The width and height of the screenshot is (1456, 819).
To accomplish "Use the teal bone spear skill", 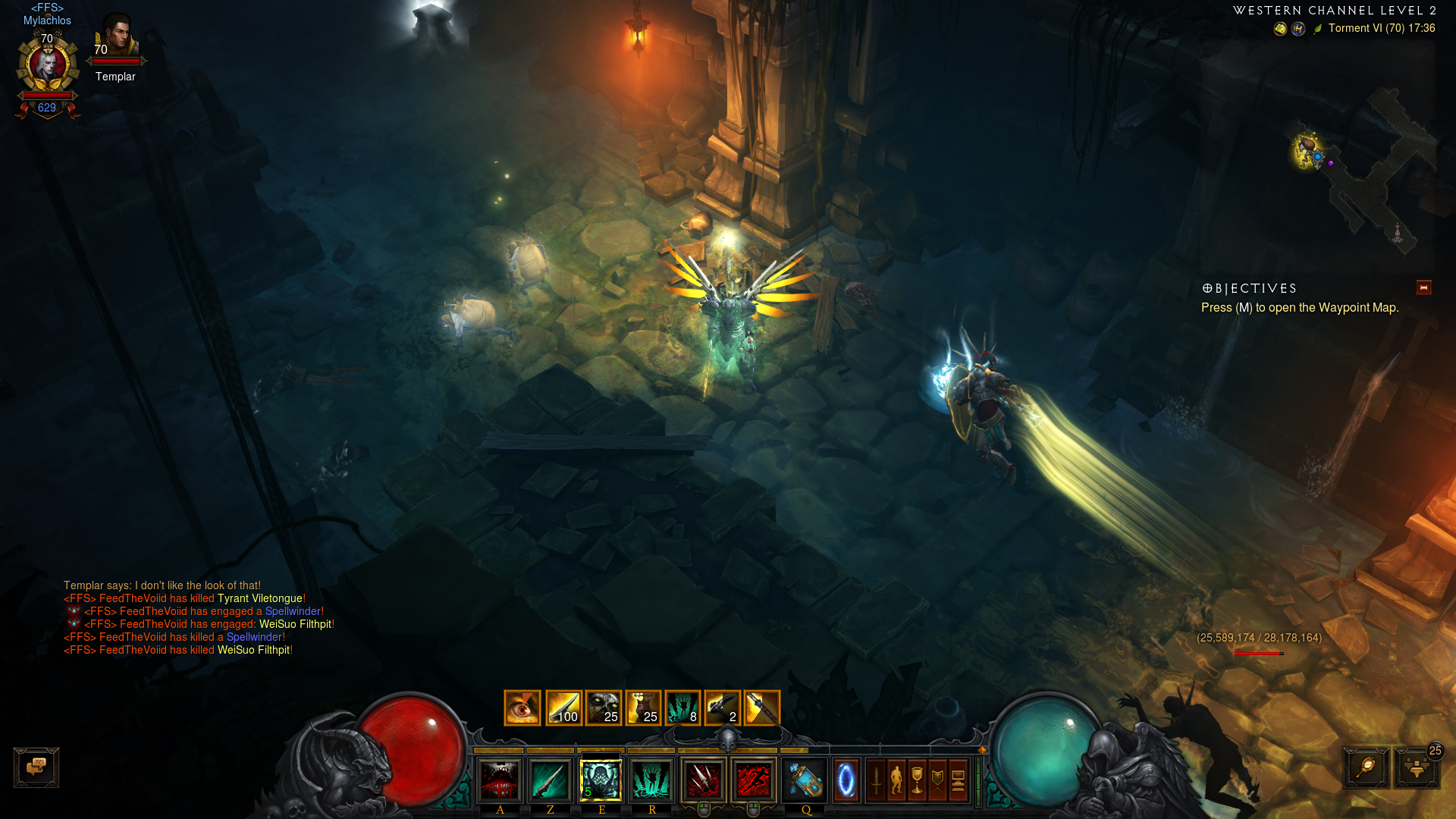I will (550, 780).
